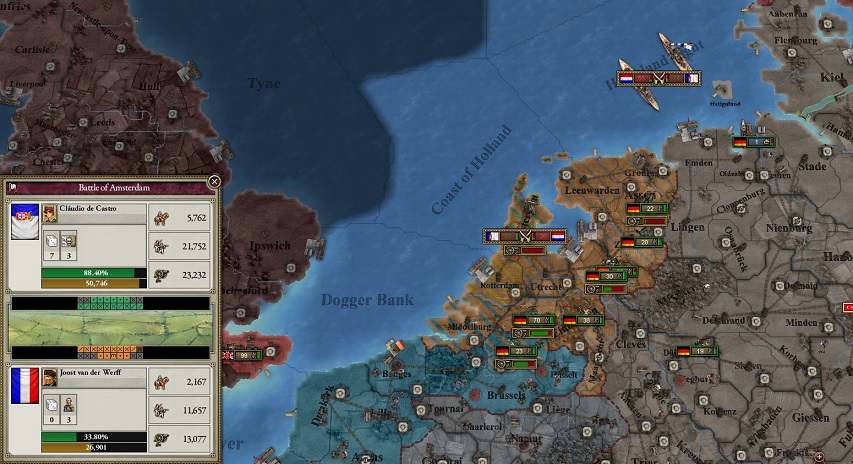Open the Amsterdam land battle marker on map
Image resolution: width=853 pixels, height=464 pixels.
click(x=525, y=236)
